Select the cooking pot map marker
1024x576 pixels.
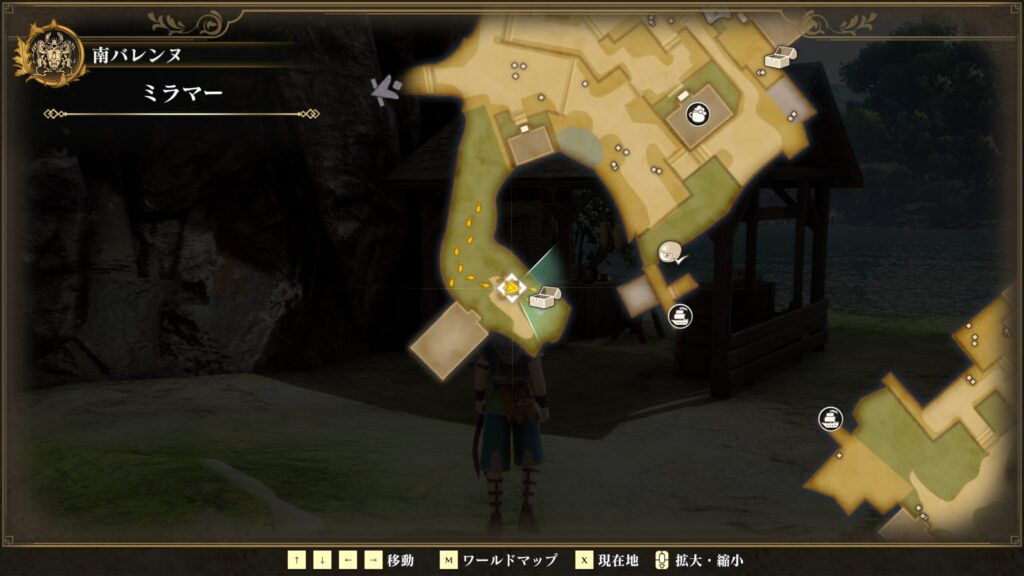pos(695,116)
